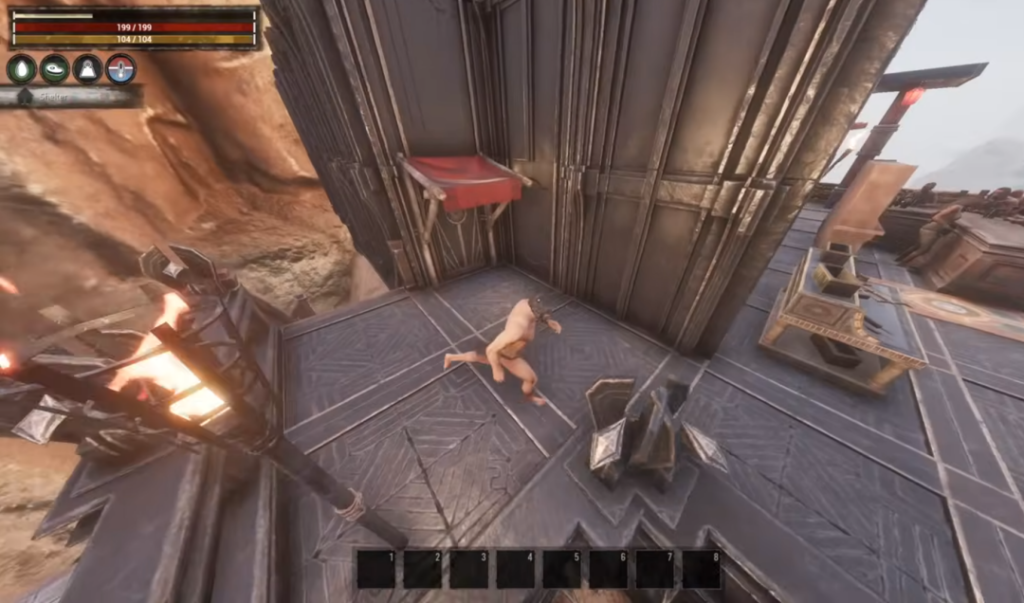Click the water drop thirst icon
This screenshot has width=1024, height=603.
[x=21, y=68]
